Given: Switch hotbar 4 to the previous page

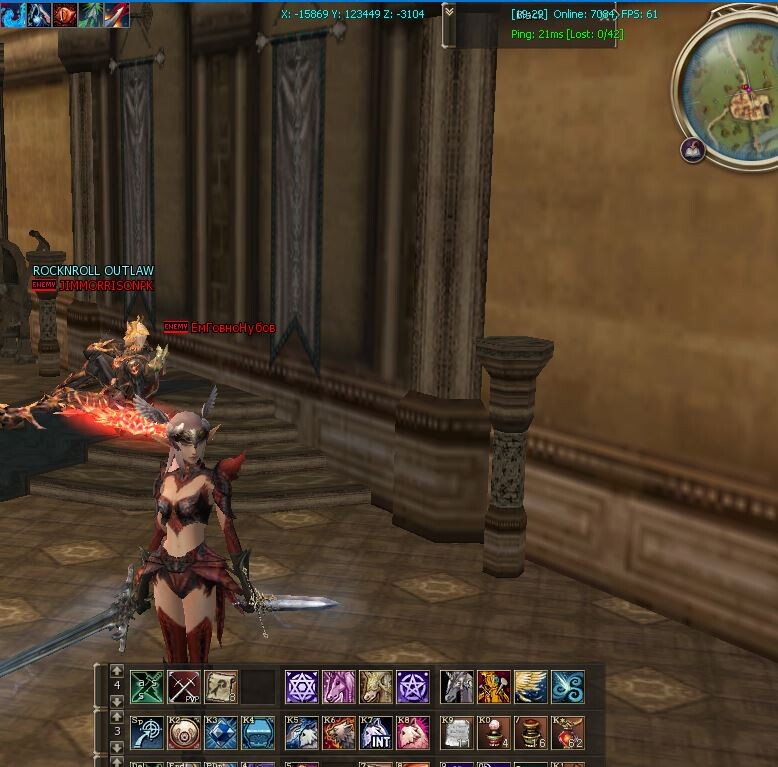Looking at the screenshot, I should 117,671.
